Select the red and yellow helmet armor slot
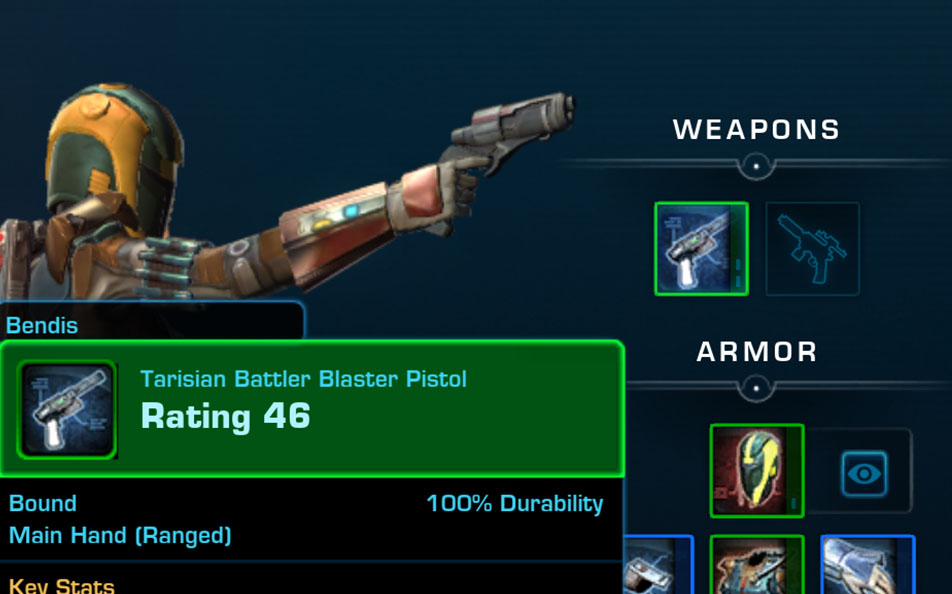Screen dimensions: 952x594 pyautogui.click(x=757, y=471)
